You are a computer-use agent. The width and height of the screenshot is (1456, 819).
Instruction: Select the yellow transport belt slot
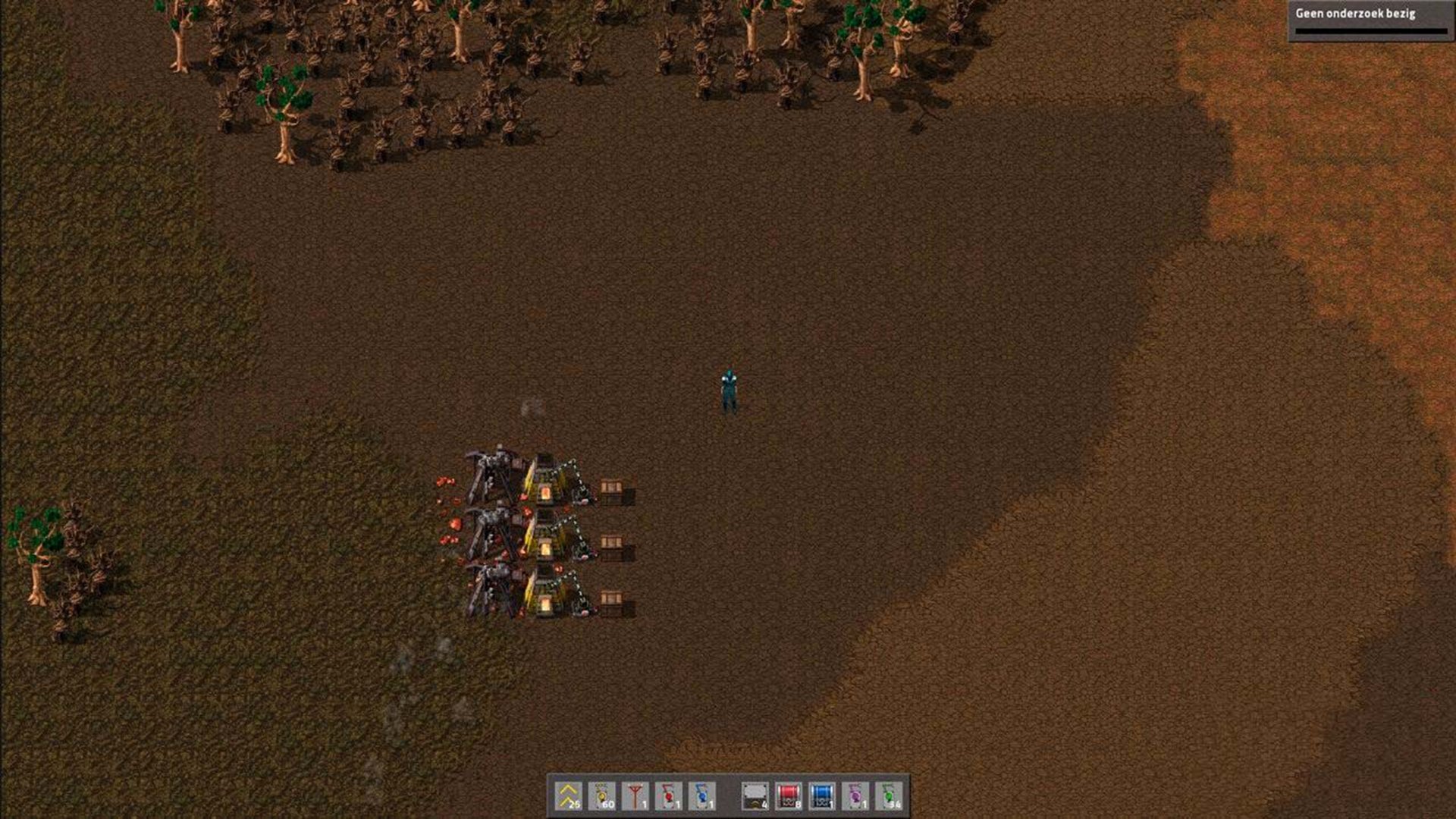click(569, 796)
